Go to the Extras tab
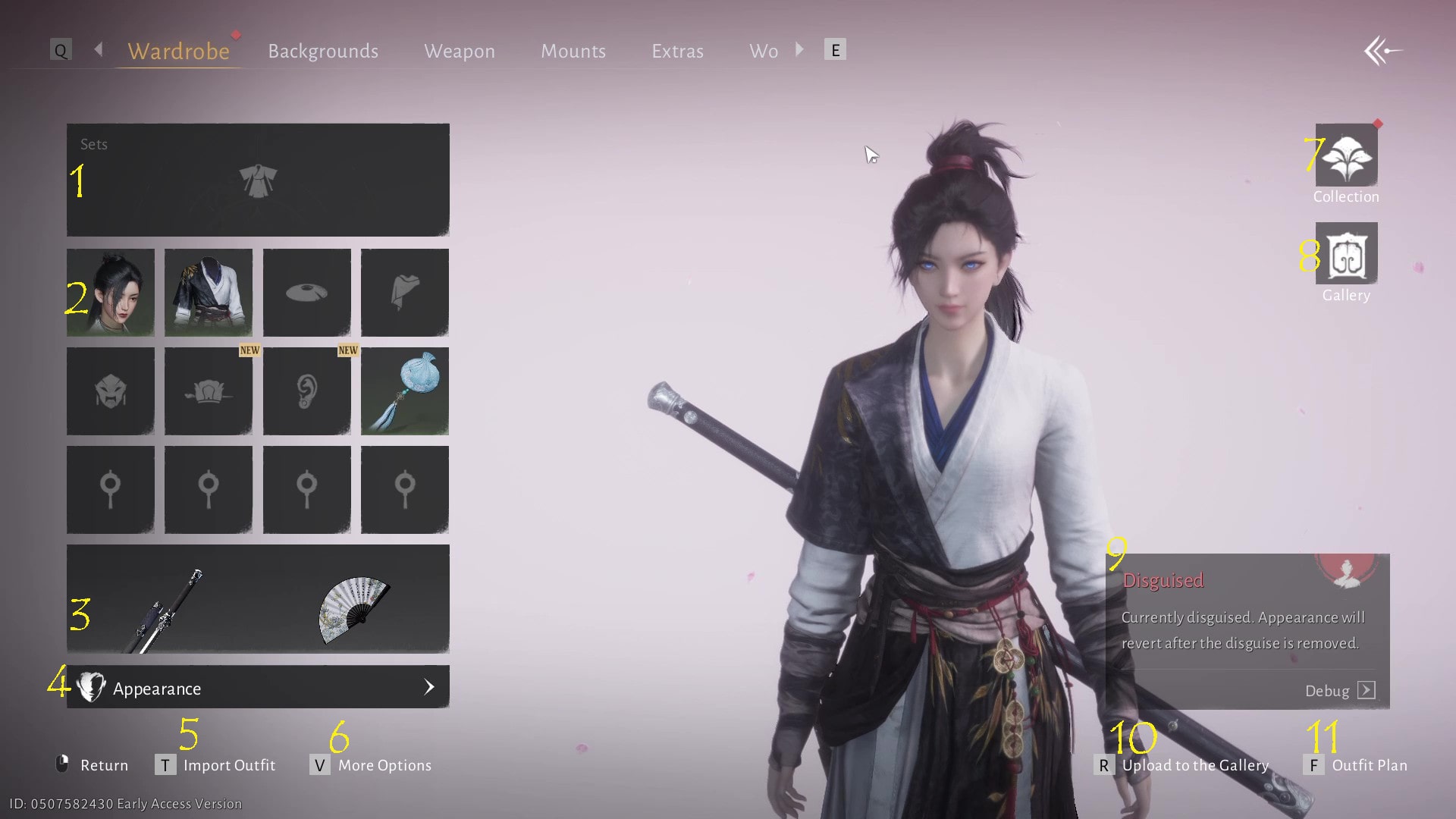This screenshot has width=1456, height=819. [677, 51]
